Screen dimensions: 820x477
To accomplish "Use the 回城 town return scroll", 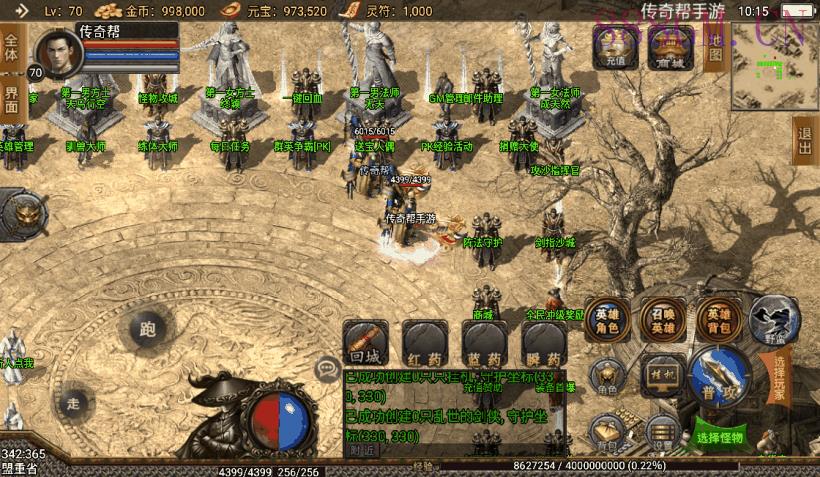I will coord(365,343).
